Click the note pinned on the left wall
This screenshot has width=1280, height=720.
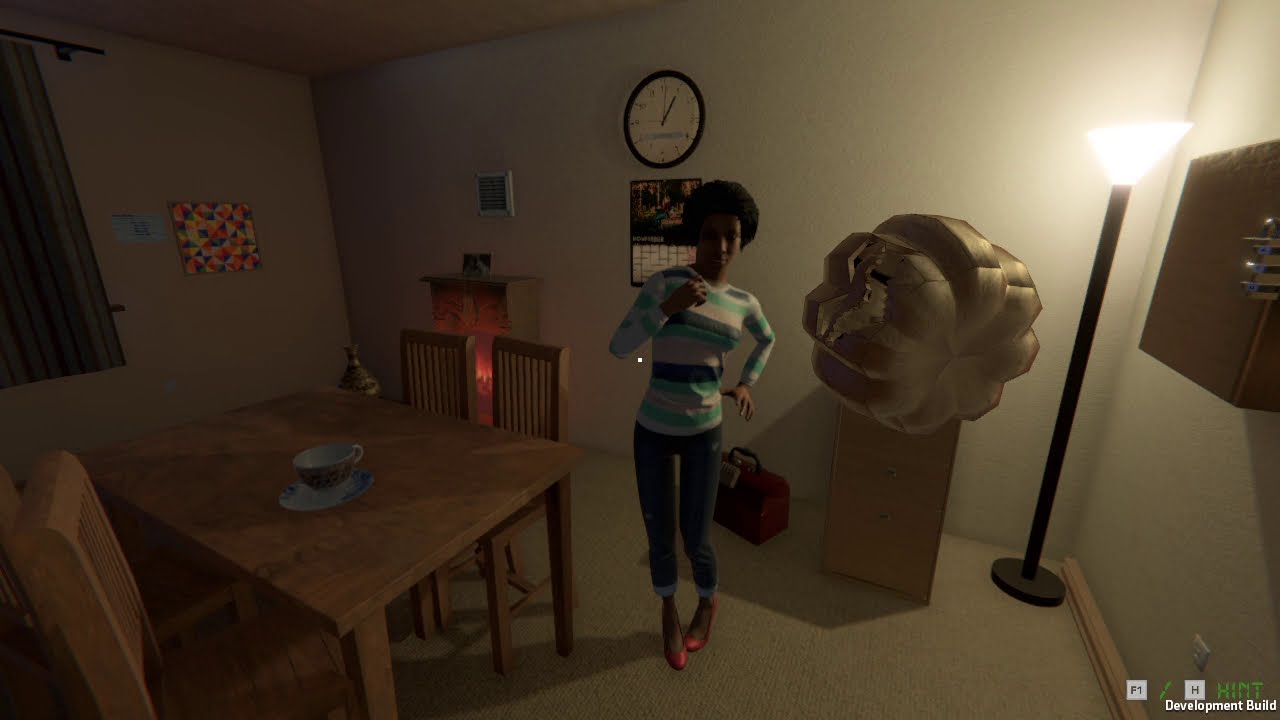137,227
